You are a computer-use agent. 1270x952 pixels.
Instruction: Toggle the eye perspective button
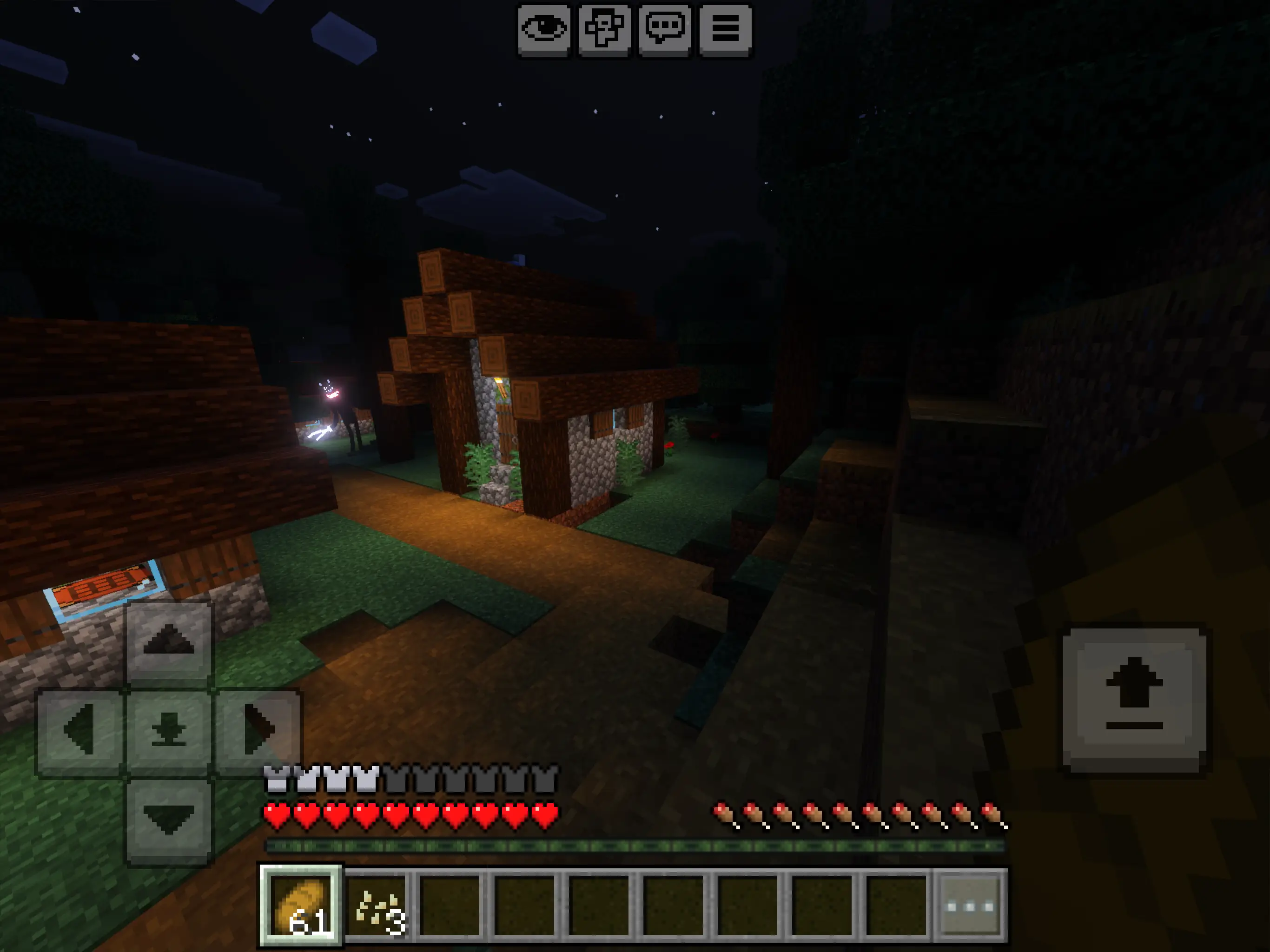(544, 29)
